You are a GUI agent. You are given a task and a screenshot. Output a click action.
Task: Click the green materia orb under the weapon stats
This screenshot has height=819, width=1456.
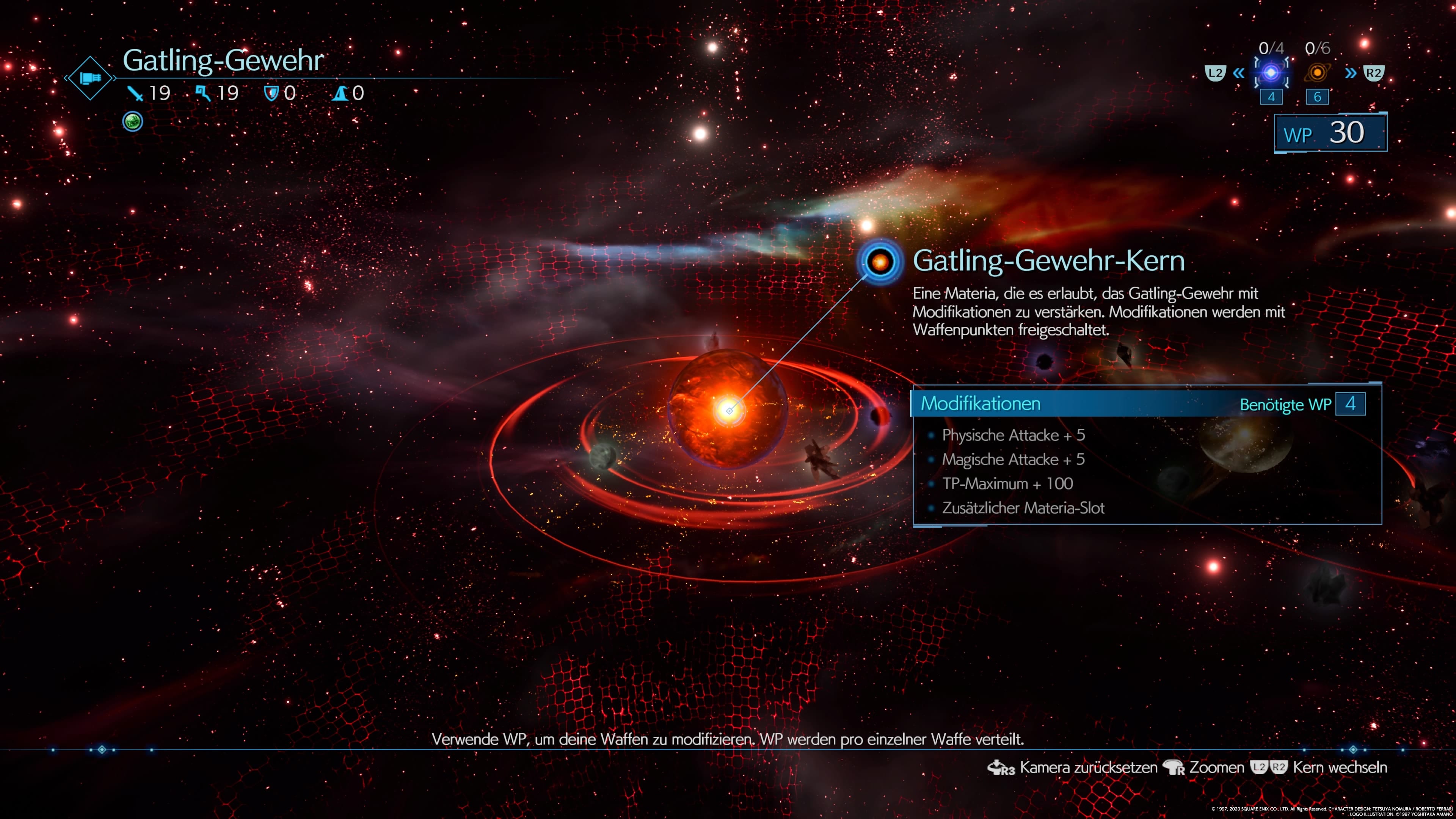[x=133, y=121]
